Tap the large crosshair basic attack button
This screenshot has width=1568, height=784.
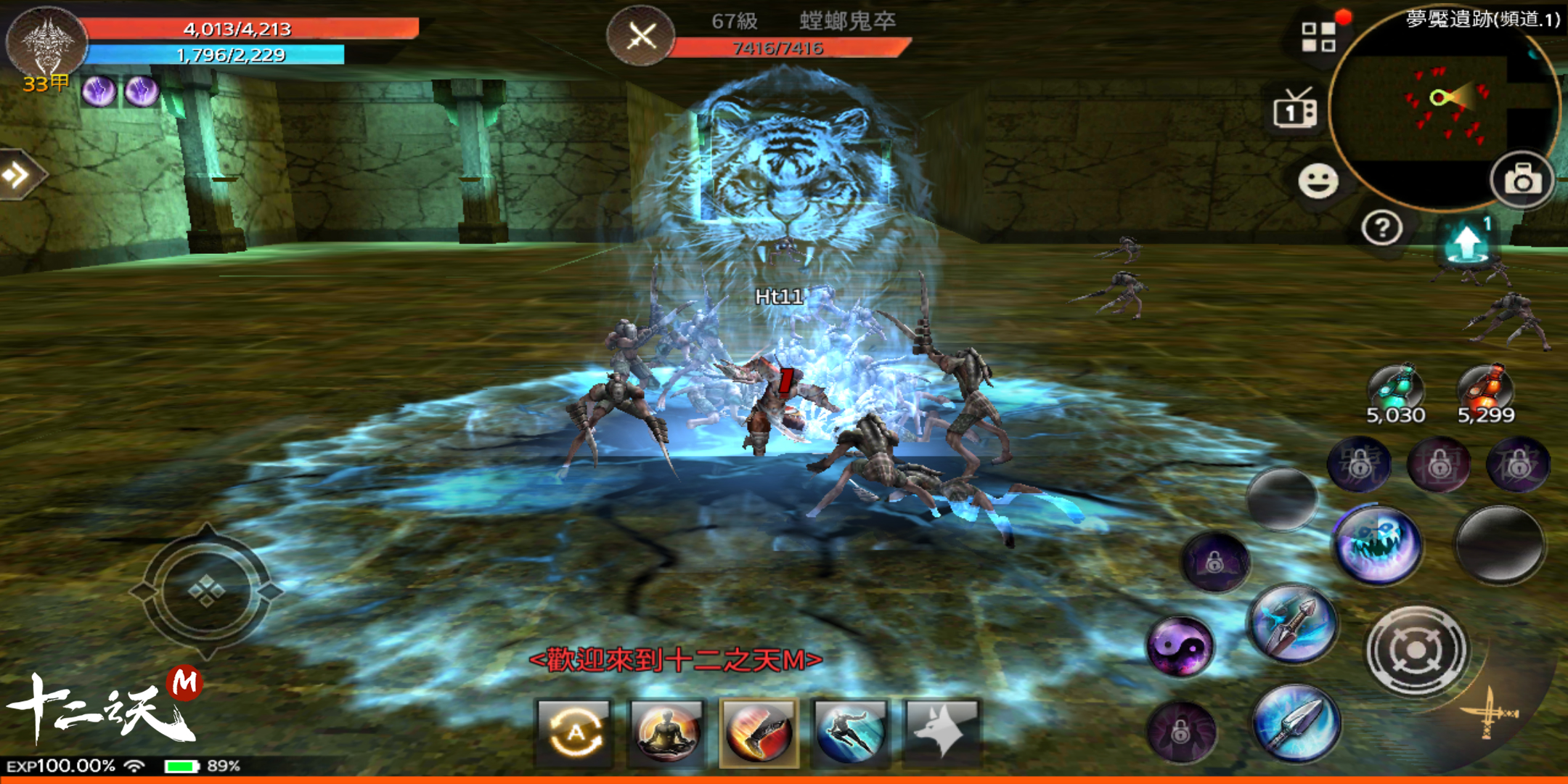click(x=1416, y=650)
